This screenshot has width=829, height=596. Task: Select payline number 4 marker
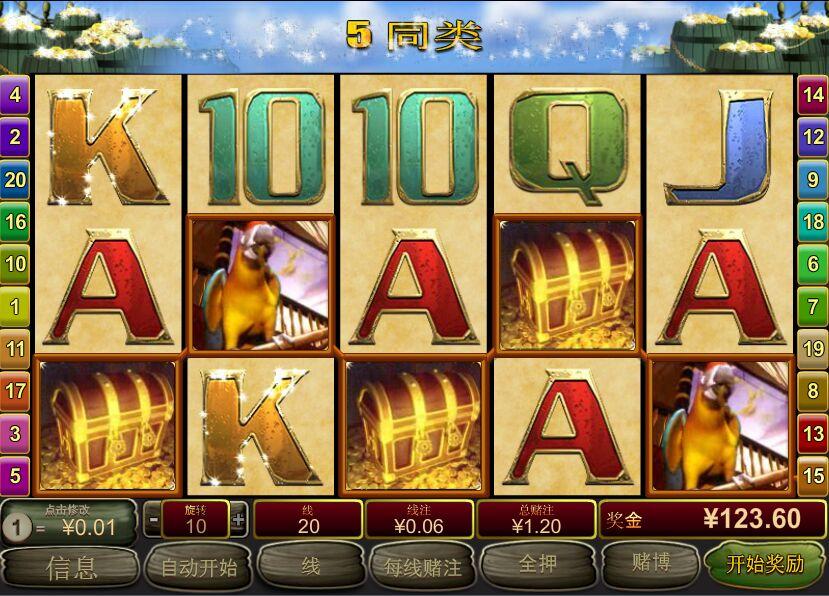[15, 96]
